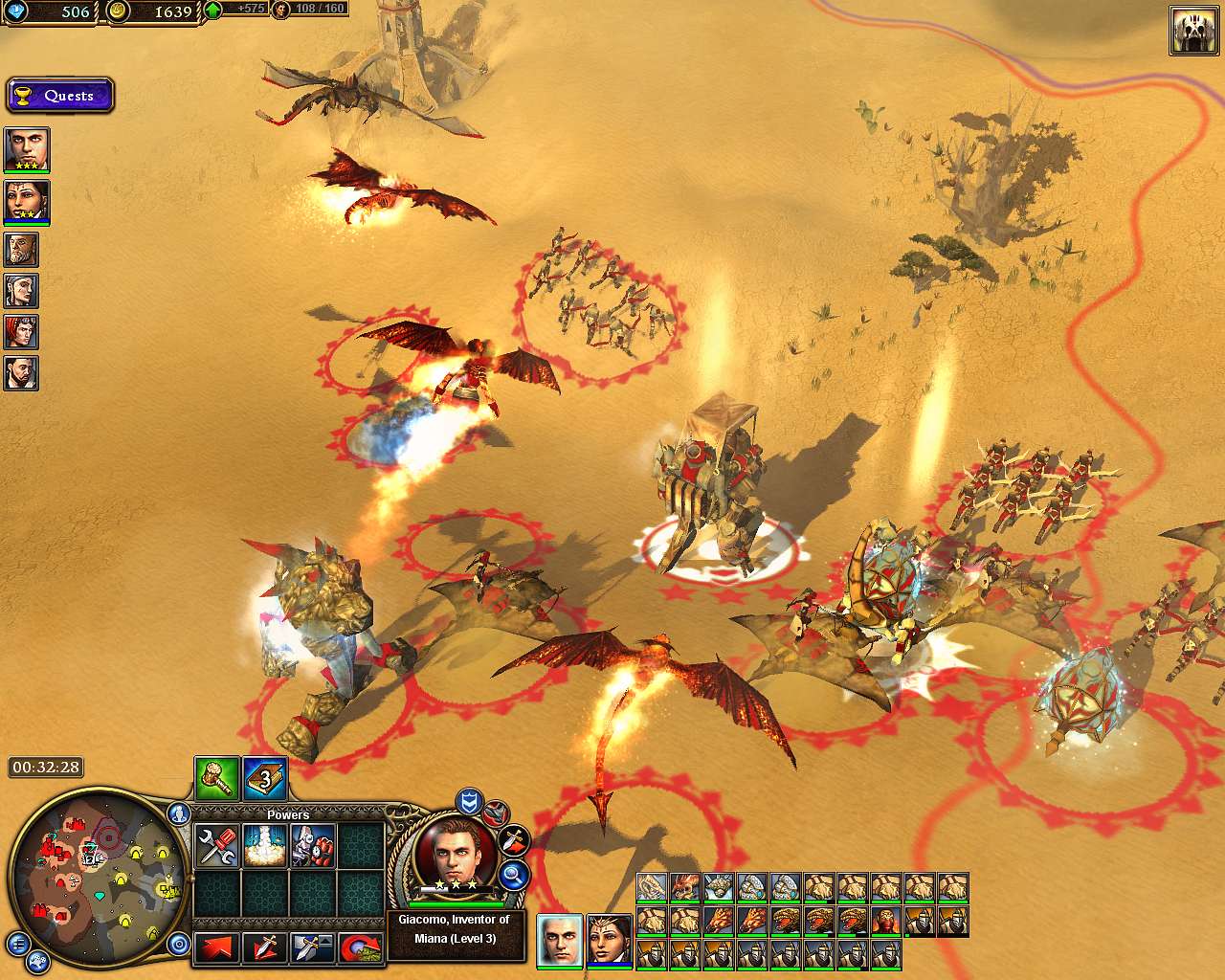Select the red masked unit in army list

point(884,922)
